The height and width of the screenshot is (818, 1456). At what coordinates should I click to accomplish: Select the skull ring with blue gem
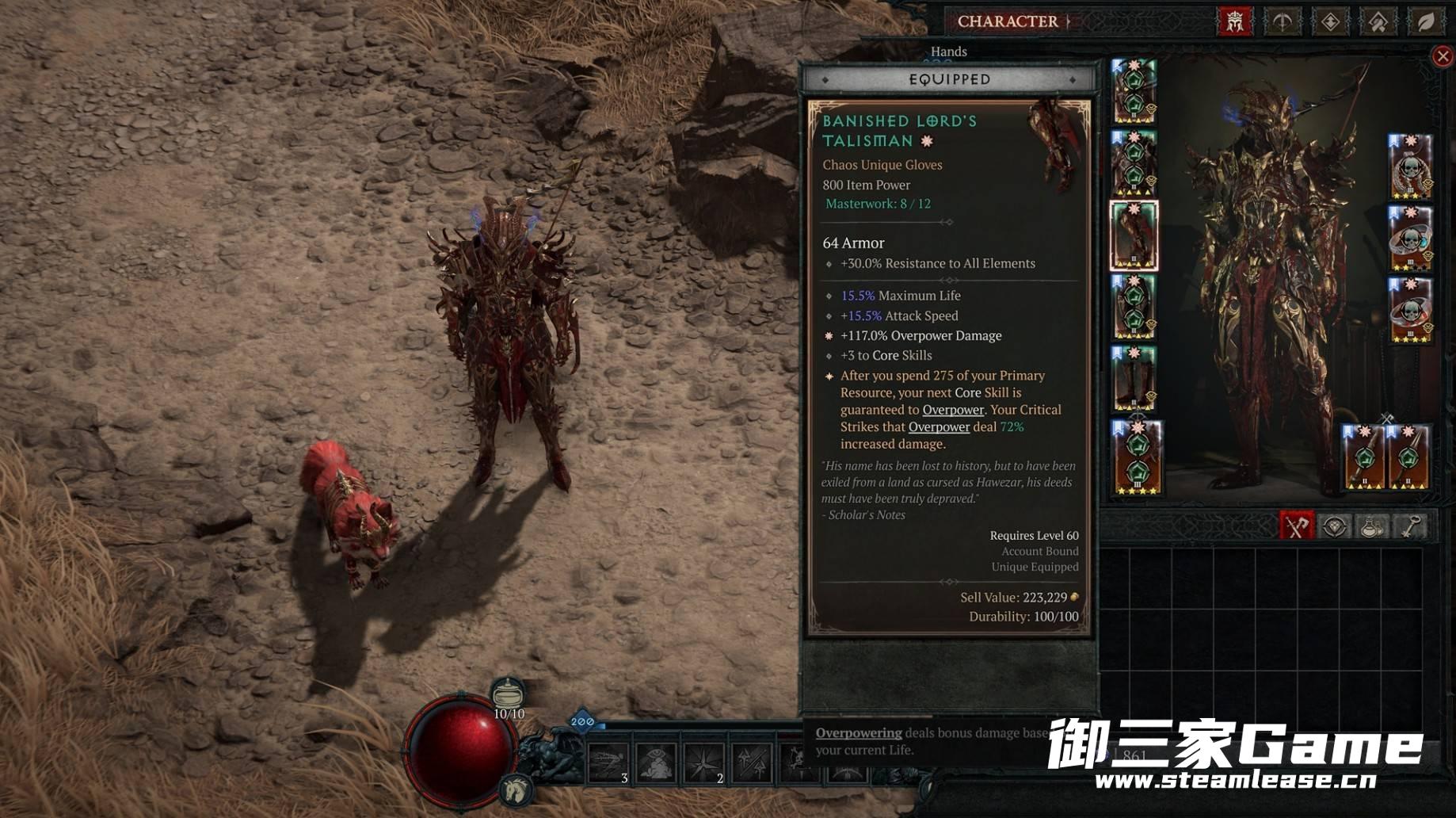point(1411,239)
